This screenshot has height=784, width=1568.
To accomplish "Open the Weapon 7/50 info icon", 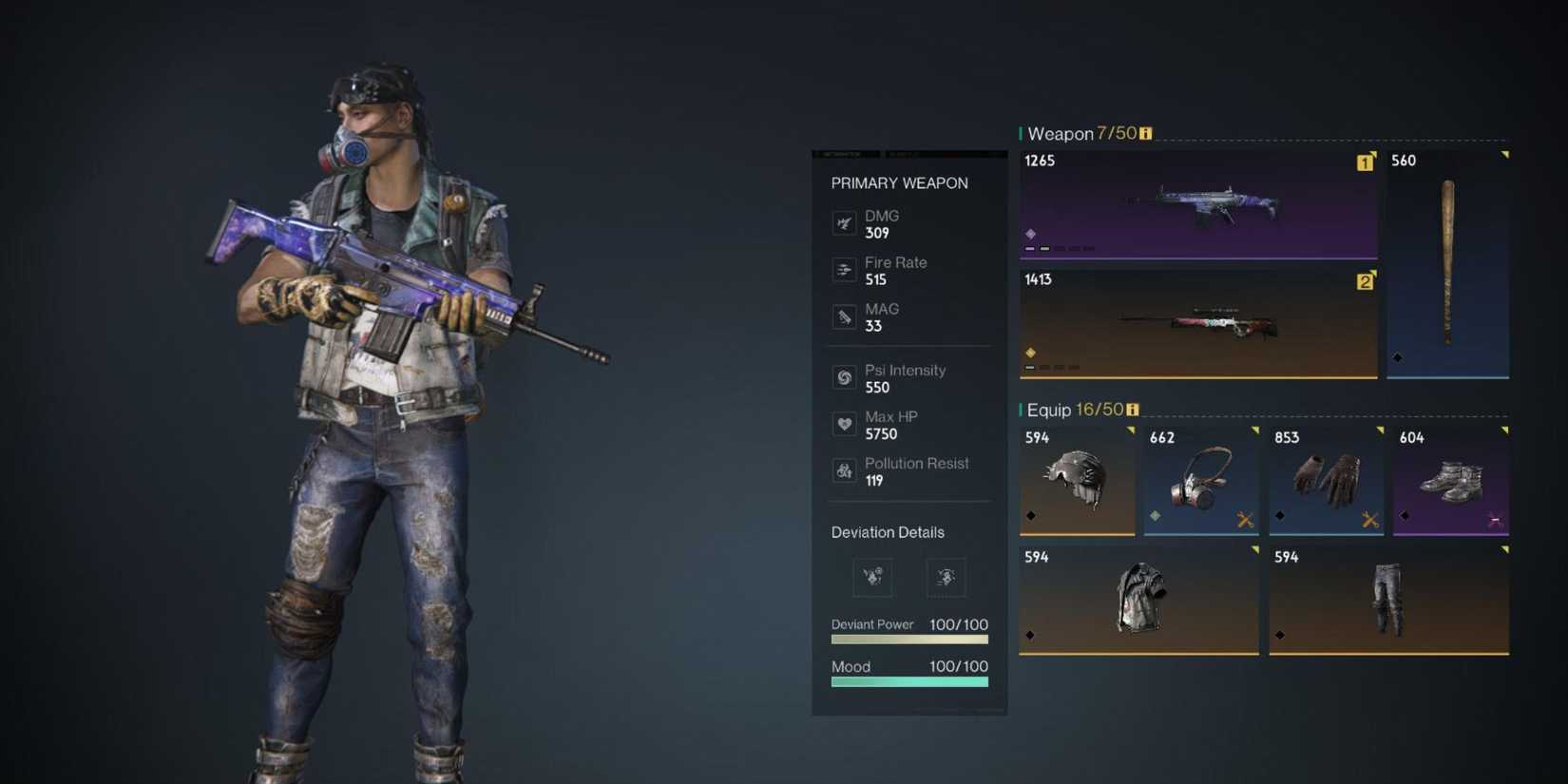I will pyautogui.click(x=1146, y=134).
